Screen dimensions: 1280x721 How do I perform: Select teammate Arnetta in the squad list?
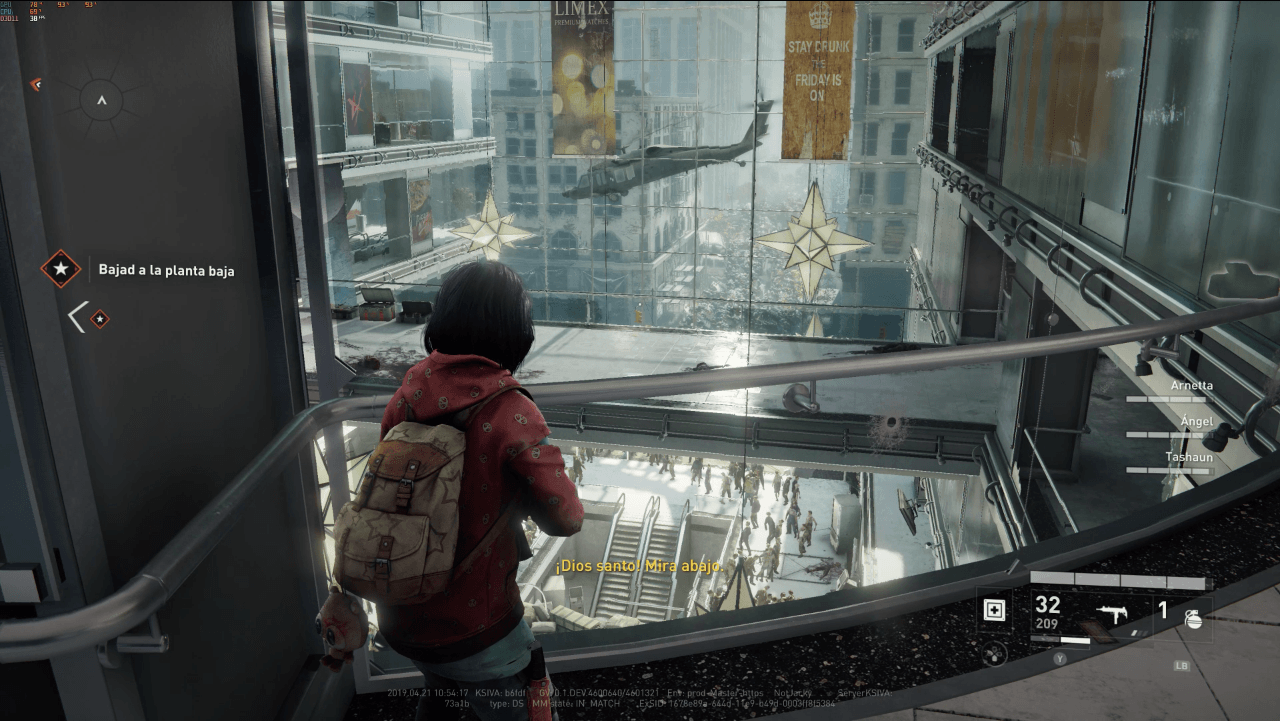pyautogui.click(x=1191, y=385)
